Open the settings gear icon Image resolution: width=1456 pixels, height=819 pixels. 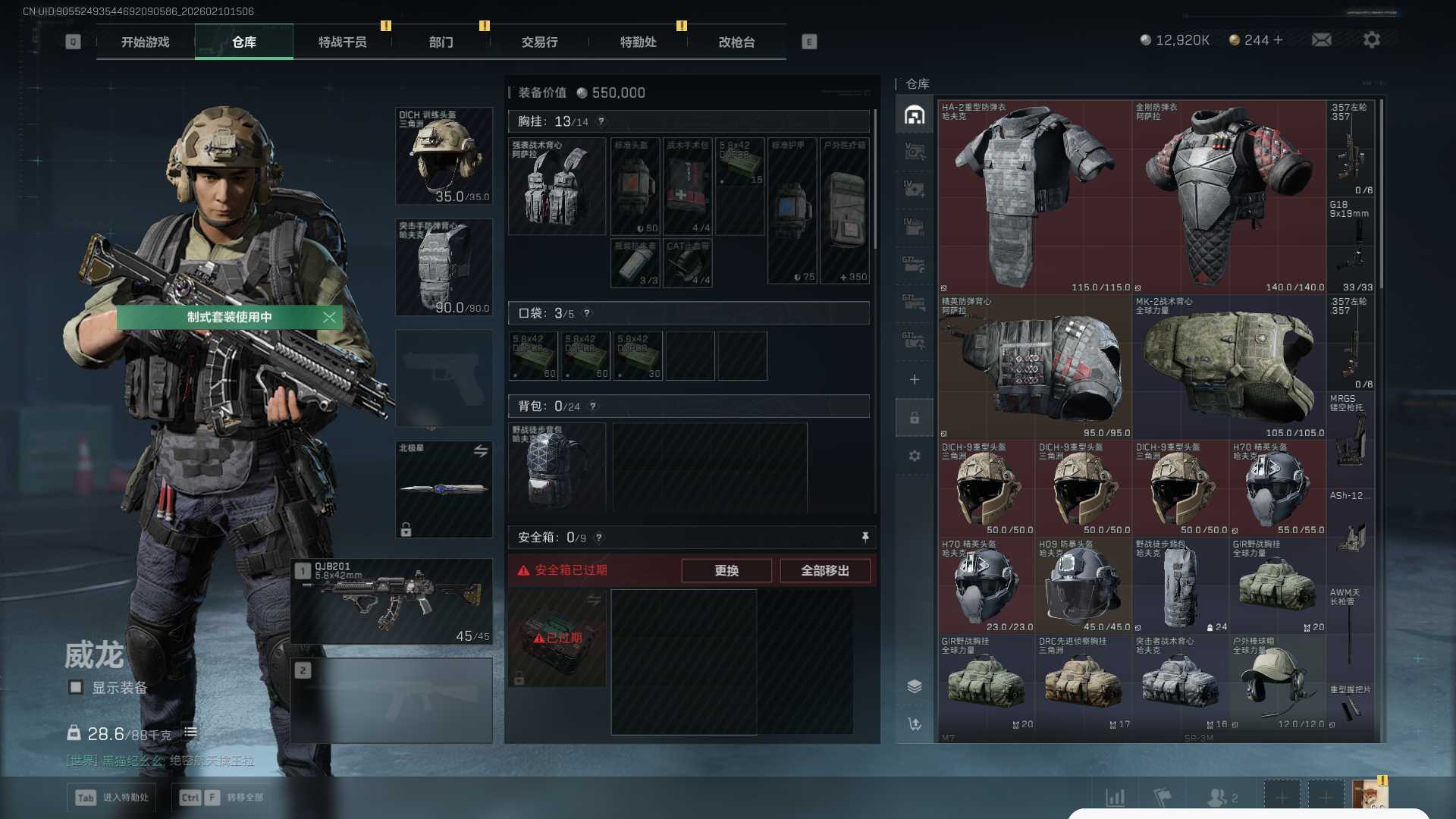(x=1371, y=39)
